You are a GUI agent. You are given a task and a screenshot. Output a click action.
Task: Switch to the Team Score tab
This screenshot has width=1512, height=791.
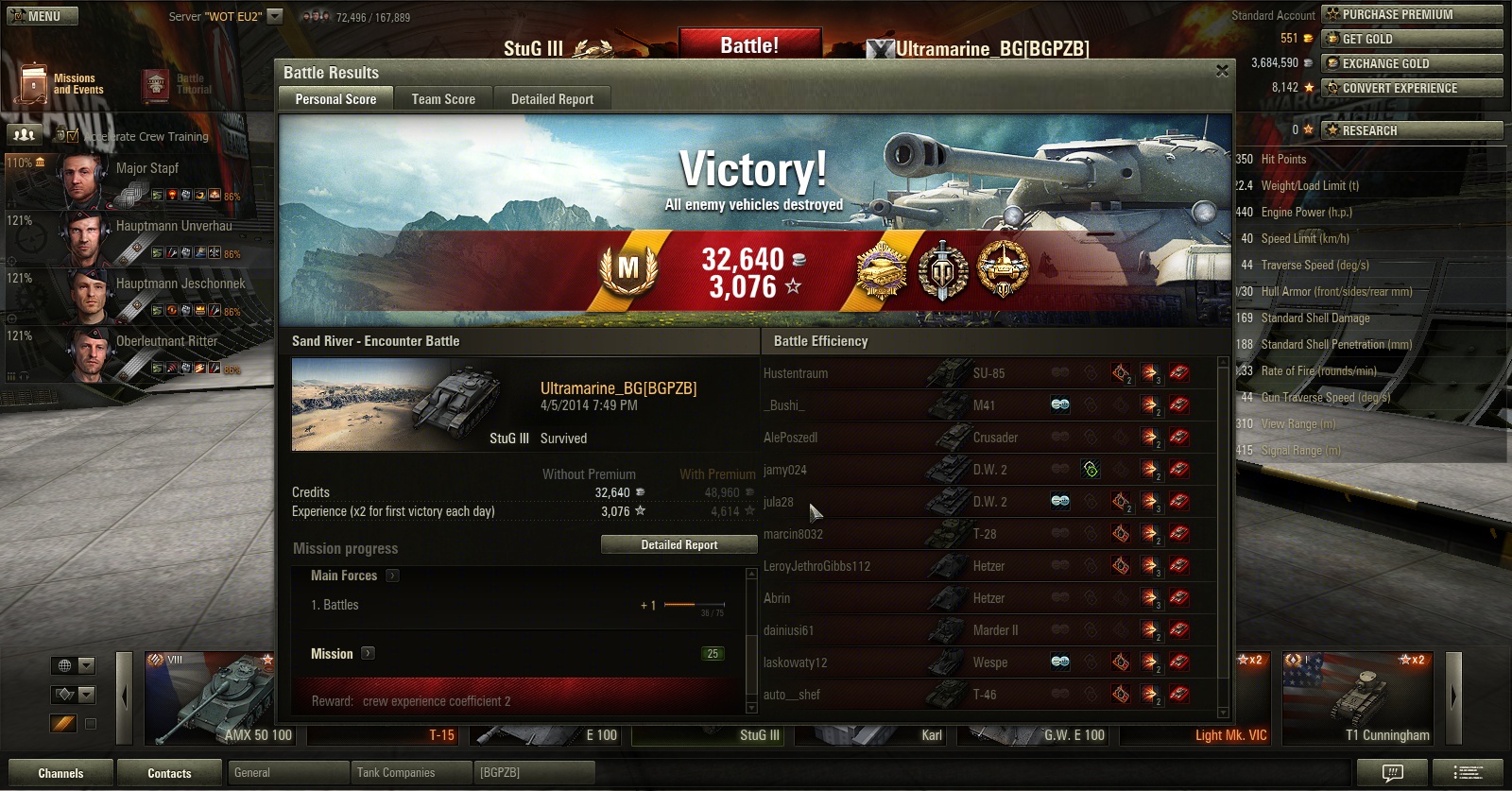click(443, 99)
